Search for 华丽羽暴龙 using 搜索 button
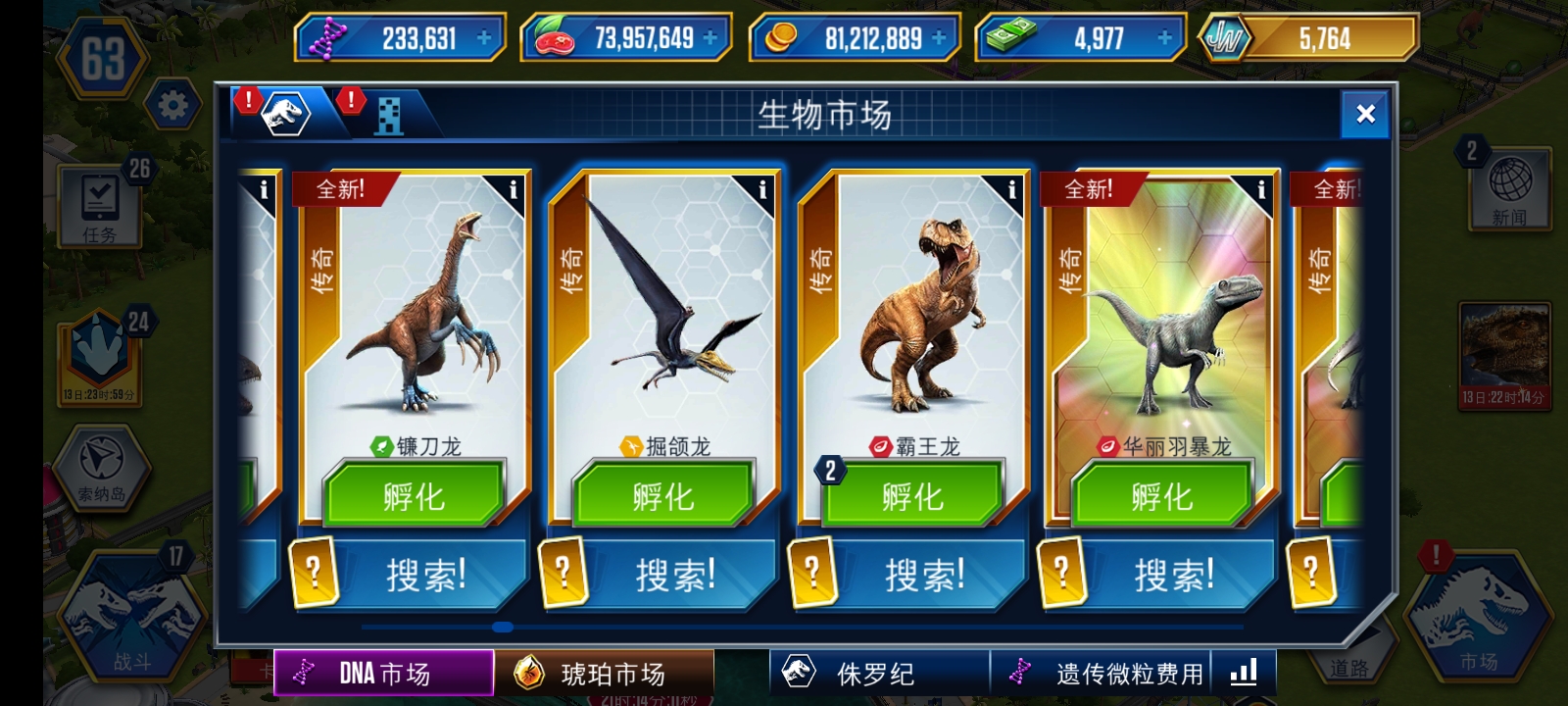Image resolution: width=1568 pixels, height=706 pixels. click(x=1174, y=575)
